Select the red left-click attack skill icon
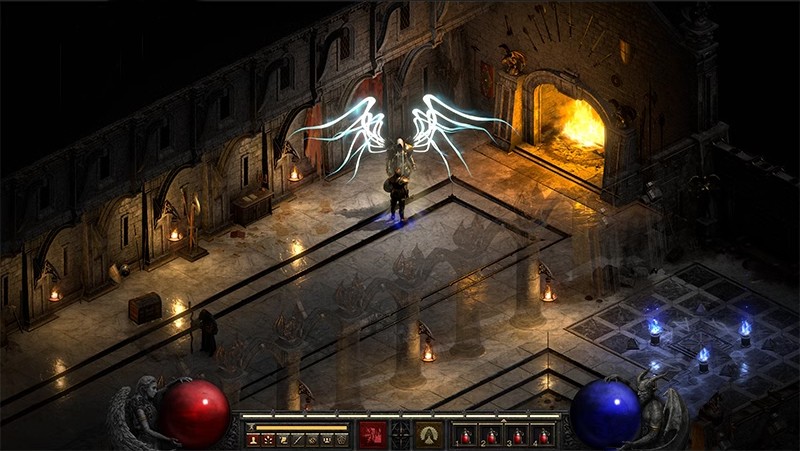 click(x=373, y=434)
